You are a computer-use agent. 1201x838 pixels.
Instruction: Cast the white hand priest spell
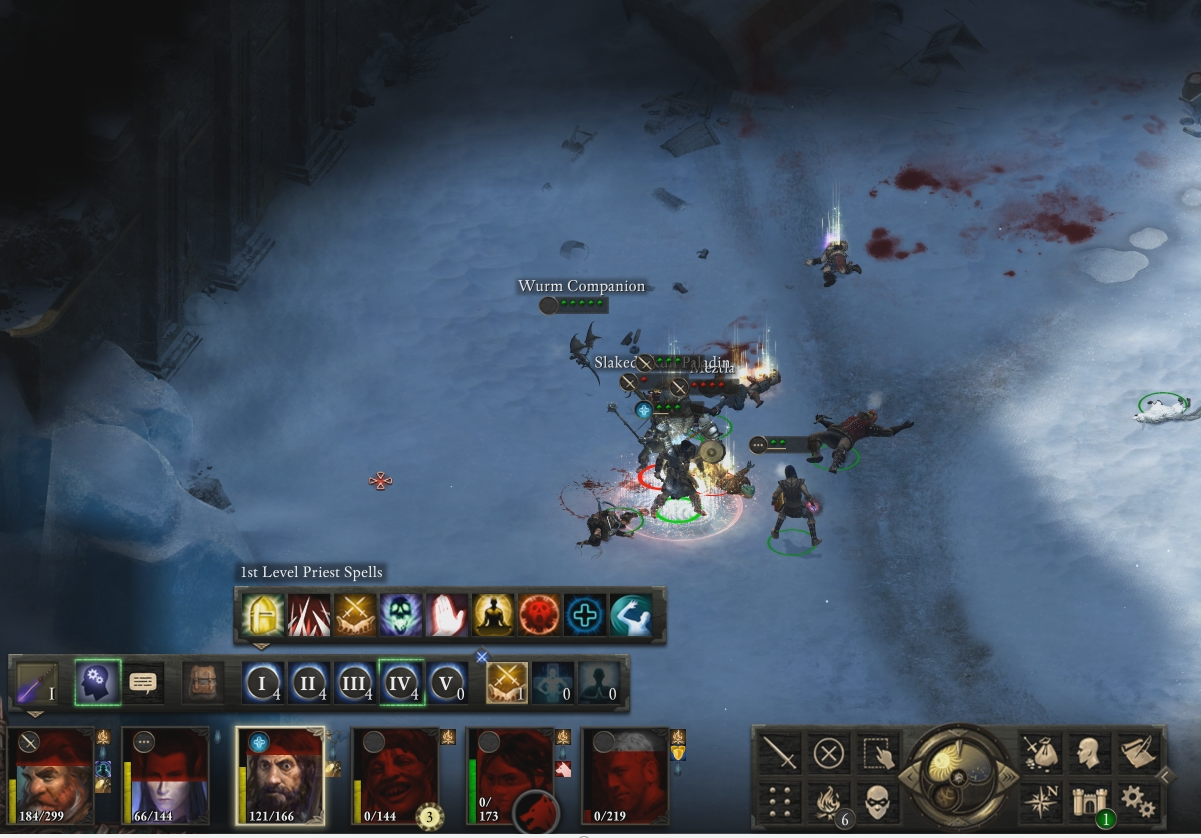[446, 615]
